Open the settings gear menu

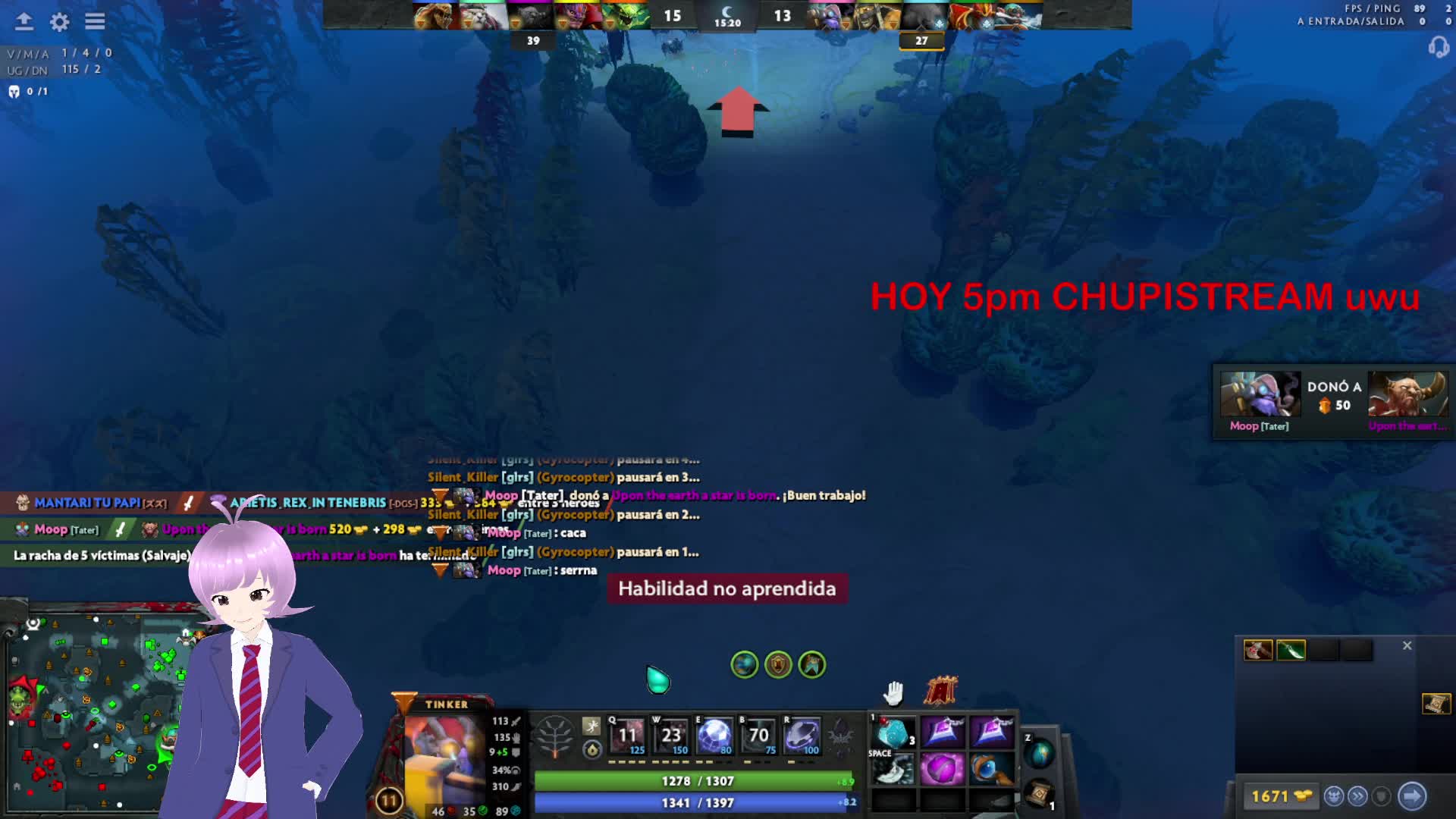tap(59, 22)
